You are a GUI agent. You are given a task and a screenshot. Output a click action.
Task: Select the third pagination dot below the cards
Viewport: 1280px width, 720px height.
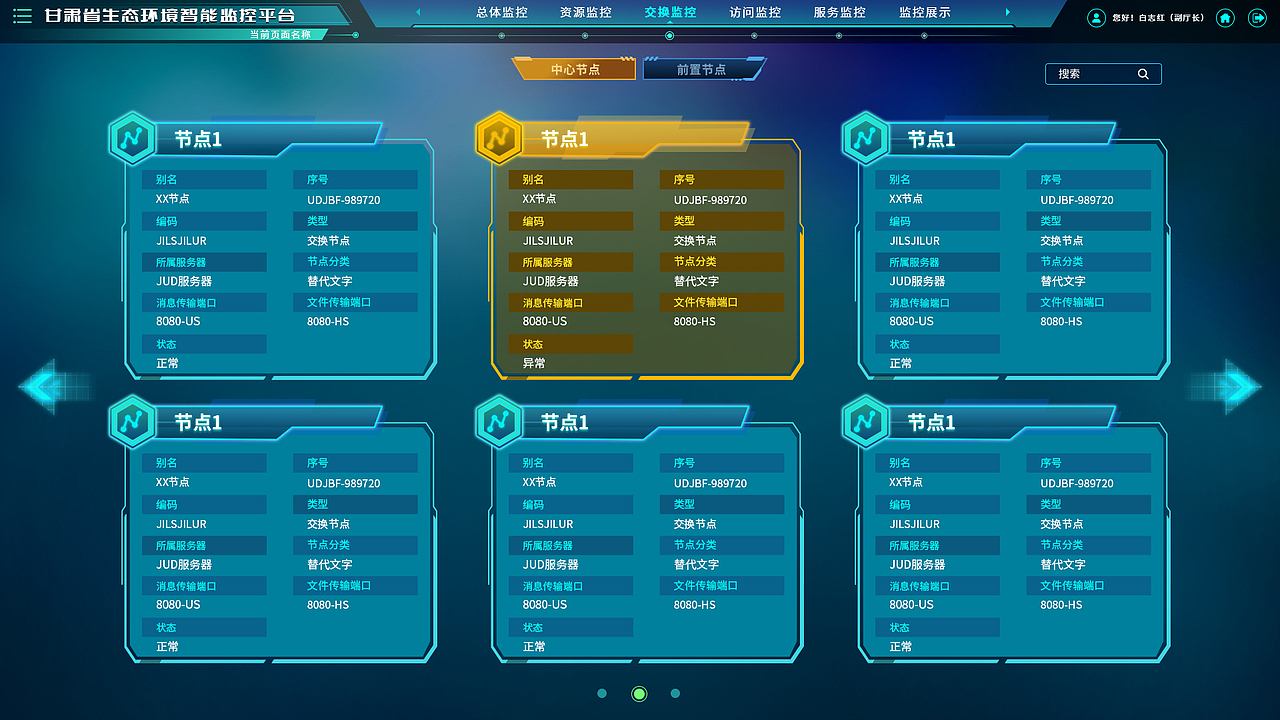675,693
